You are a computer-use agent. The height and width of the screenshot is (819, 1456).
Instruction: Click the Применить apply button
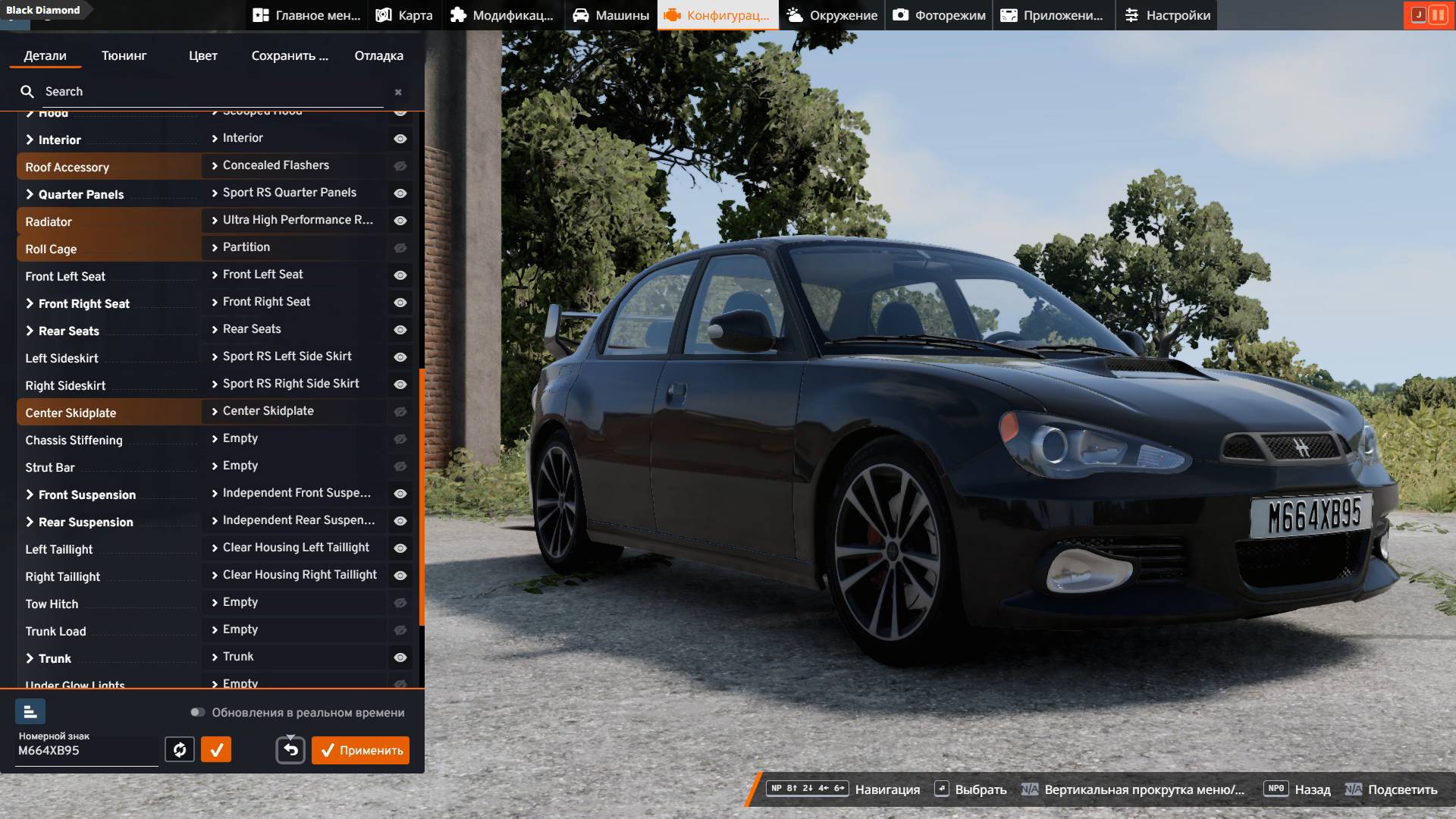[x=360, y=750]
